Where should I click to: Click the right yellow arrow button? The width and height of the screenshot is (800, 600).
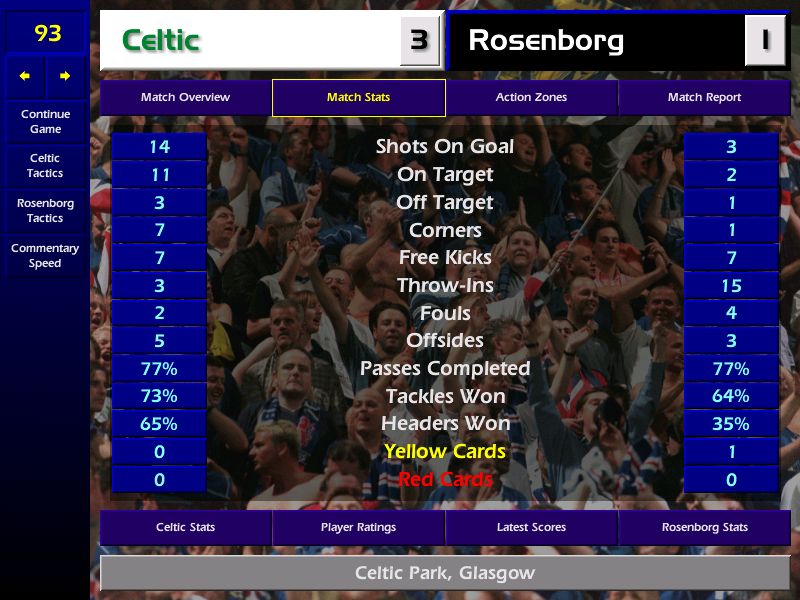pos(65,76)
